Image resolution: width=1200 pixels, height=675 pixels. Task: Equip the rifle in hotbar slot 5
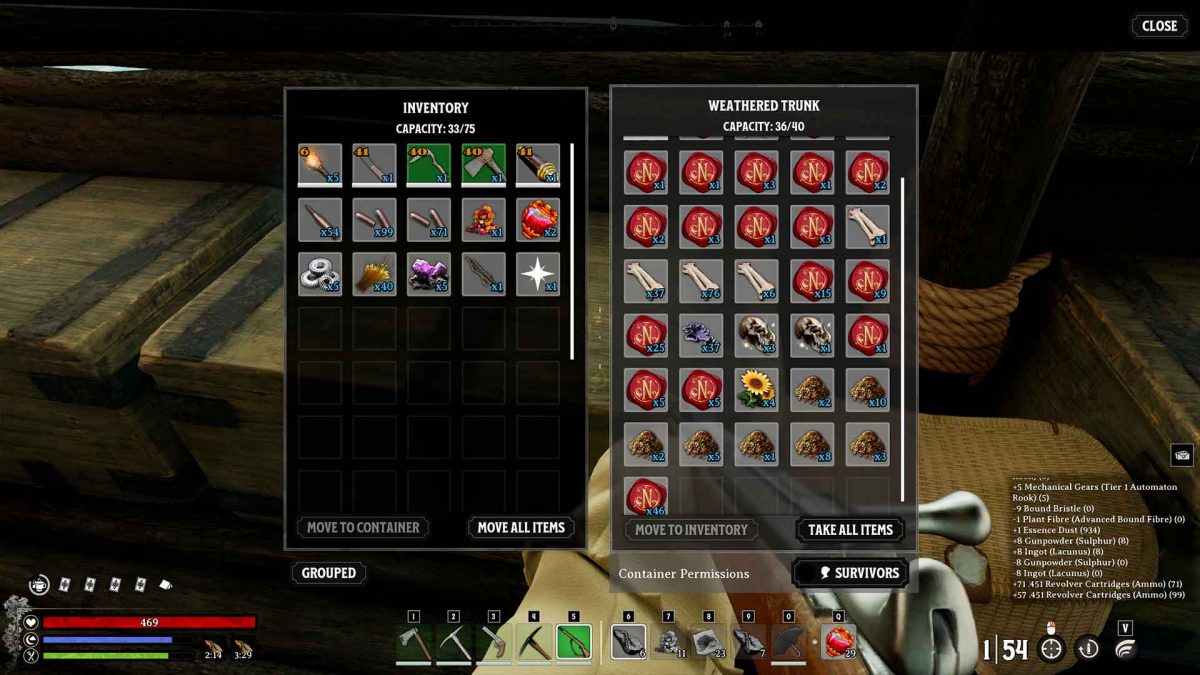573,643
